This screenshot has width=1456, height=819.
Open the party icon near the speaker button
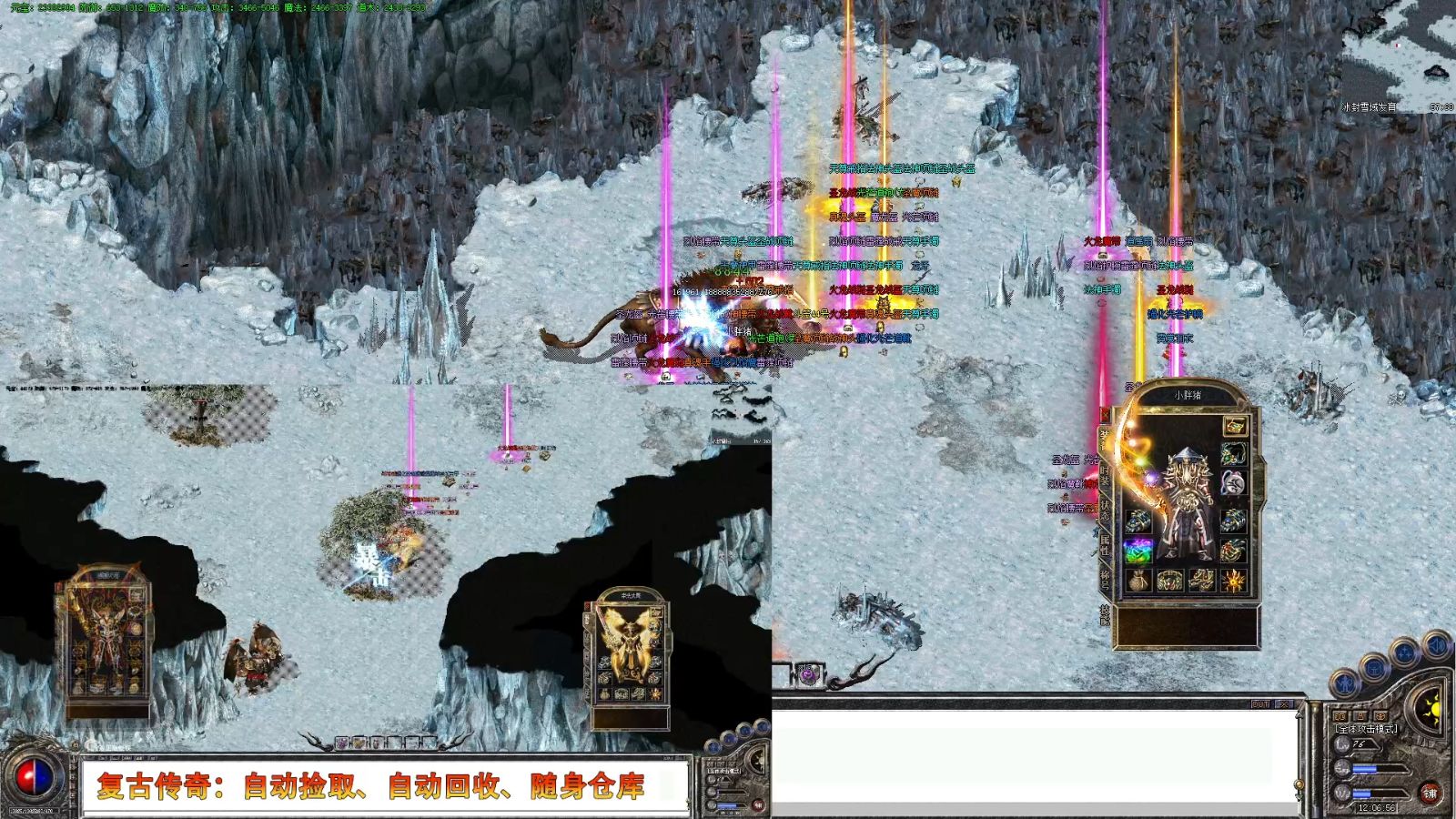click(1404, 652)
